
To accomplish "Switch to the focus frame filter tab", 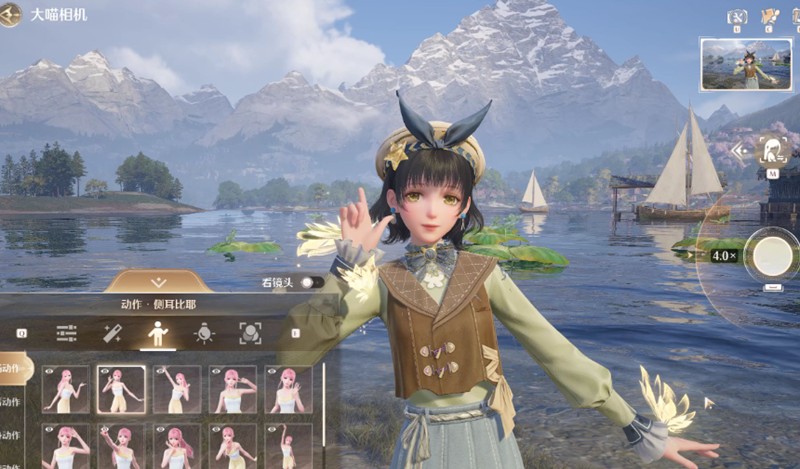I will tap(250, 333).
